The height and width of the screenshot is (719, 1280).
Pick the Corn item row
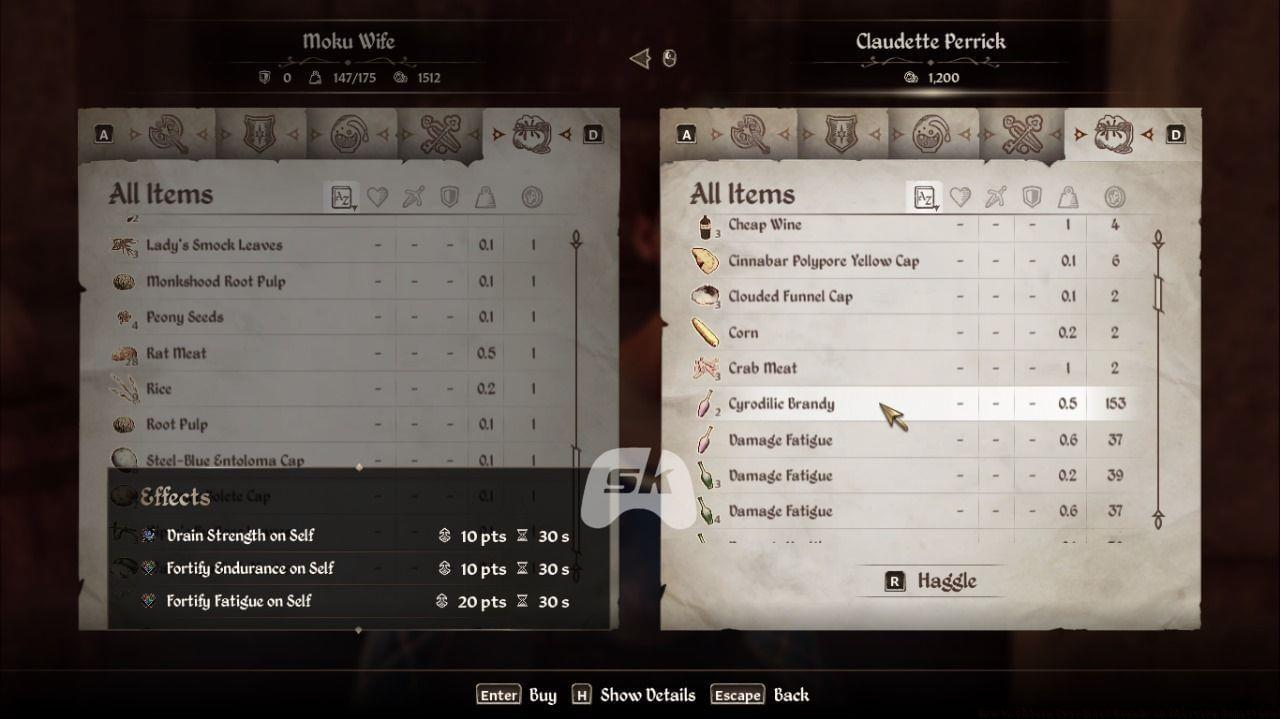point(743,333)
